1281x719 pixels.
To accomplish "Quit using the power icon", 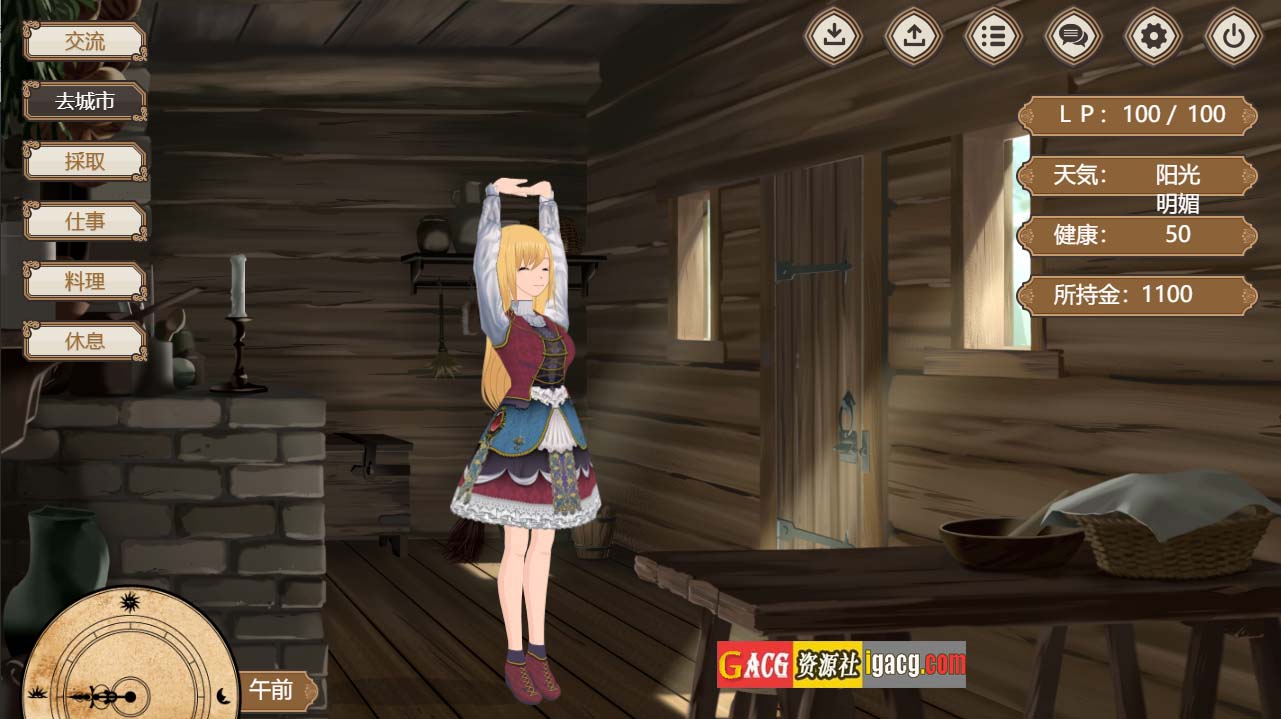I will (x=1234, y=37).
